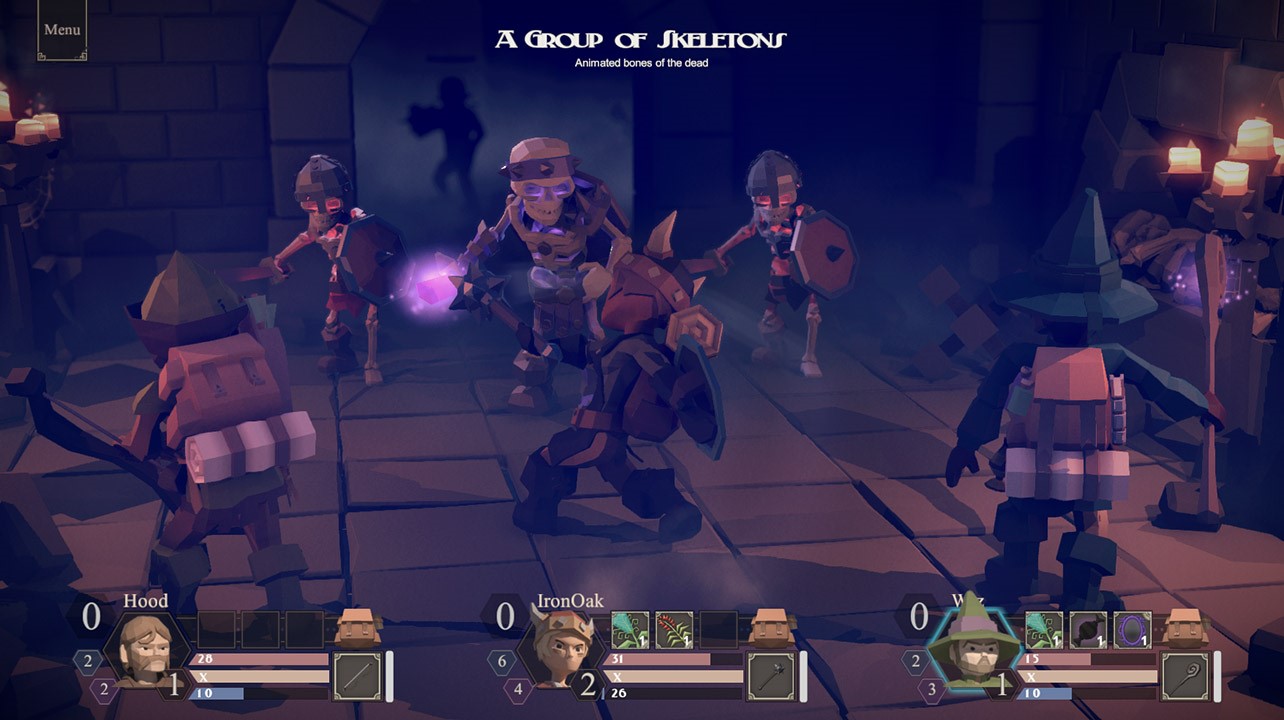Select IronOak's mace weapon slot
The width and height of the screenshot is (1284, 720).
point(771,677)
